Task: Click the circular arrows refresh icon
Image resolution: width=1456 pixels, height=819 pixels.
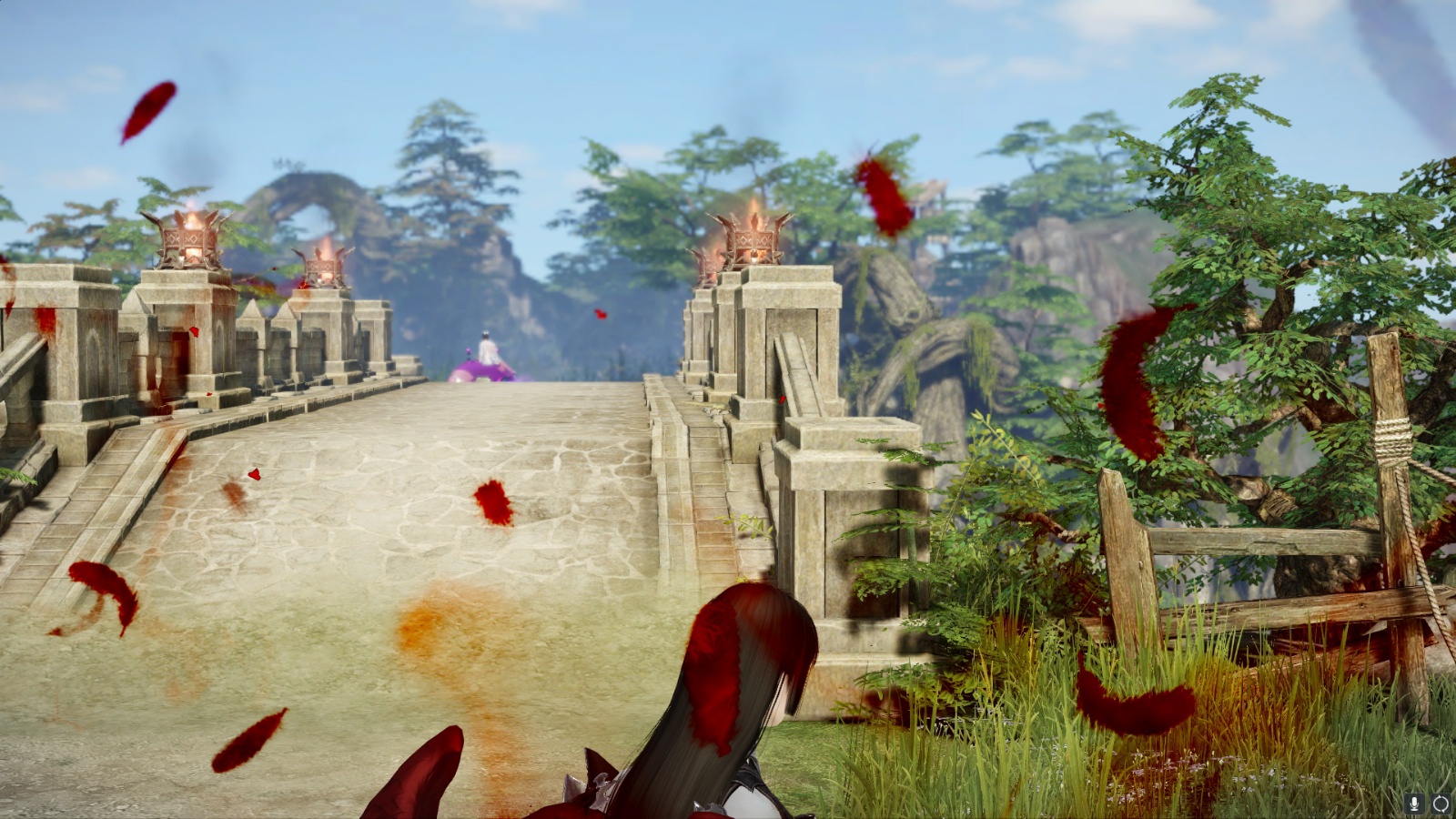Action: click(x=1441, y=804)
